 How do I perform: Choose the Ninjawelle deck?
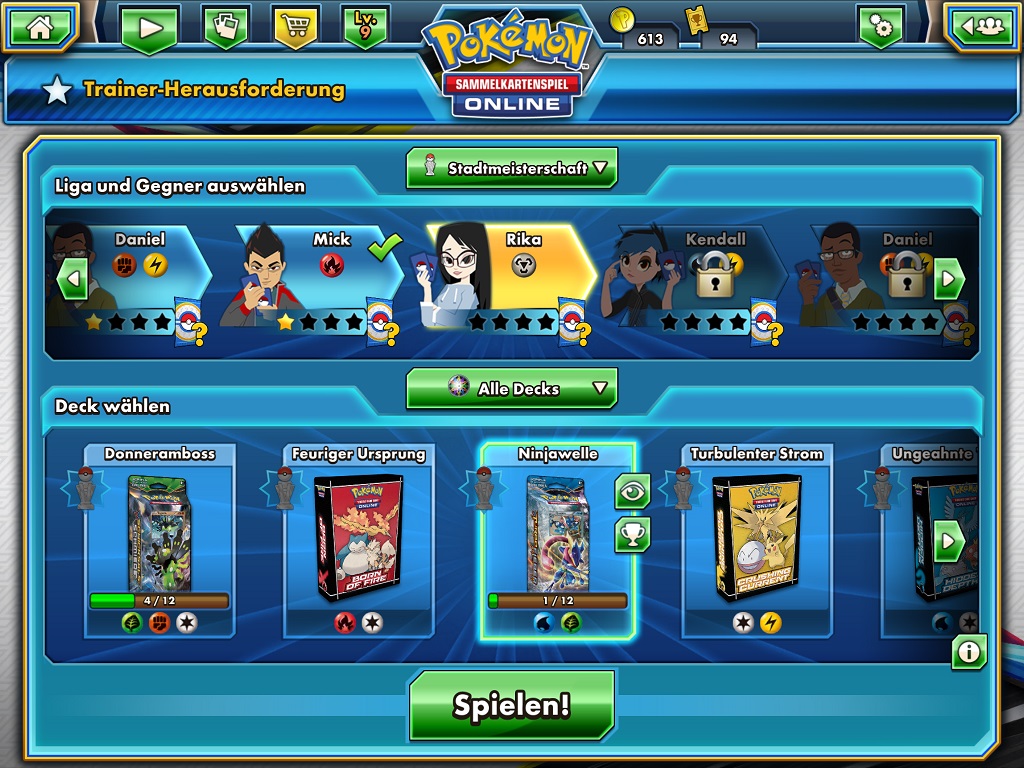[x=556, y=540]
